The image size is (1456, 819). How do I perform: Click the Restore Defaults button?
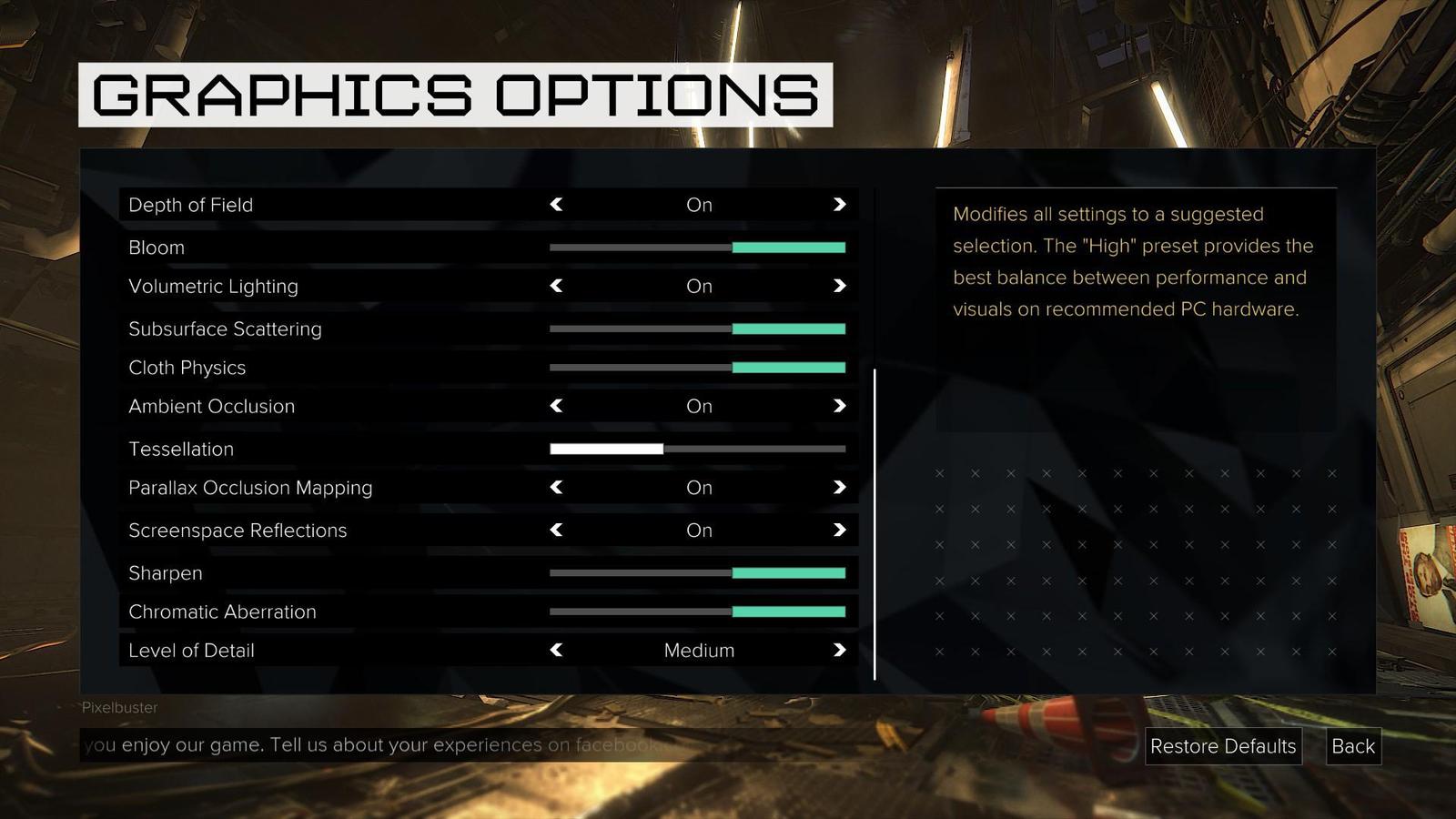click(1223, 746)
